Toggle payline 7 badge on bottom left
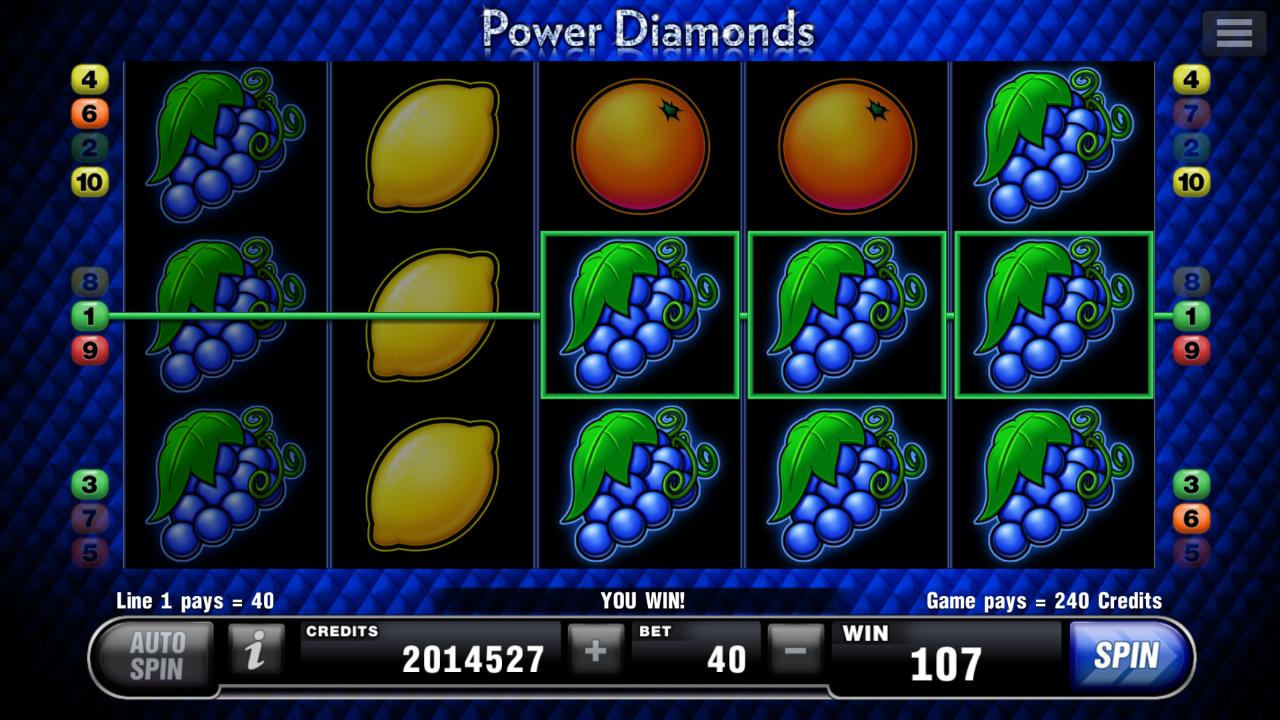Screen dimensions: 1280x720 90,518
